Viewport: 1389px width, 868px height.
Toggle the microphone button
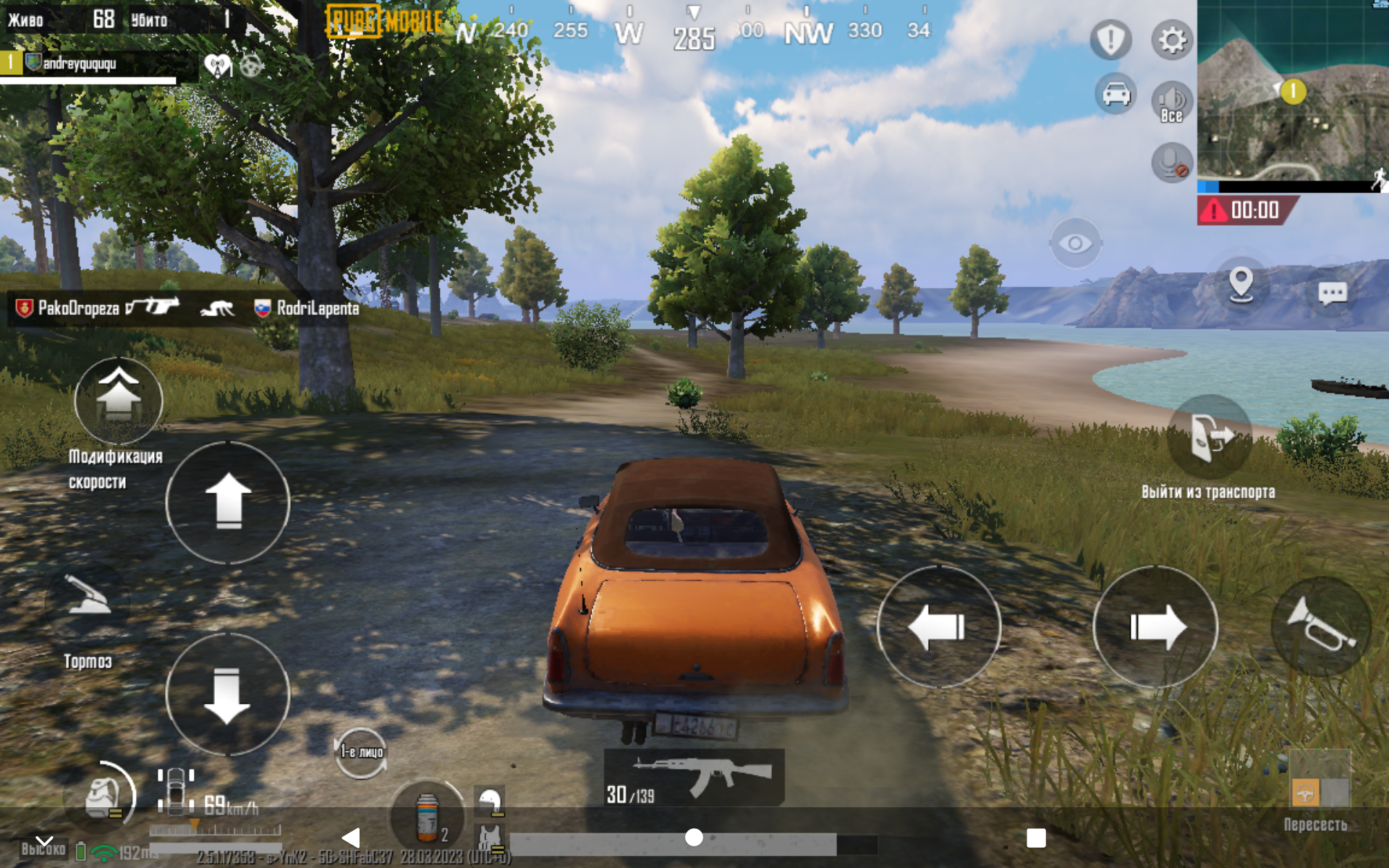click(x=1171, y=162)
